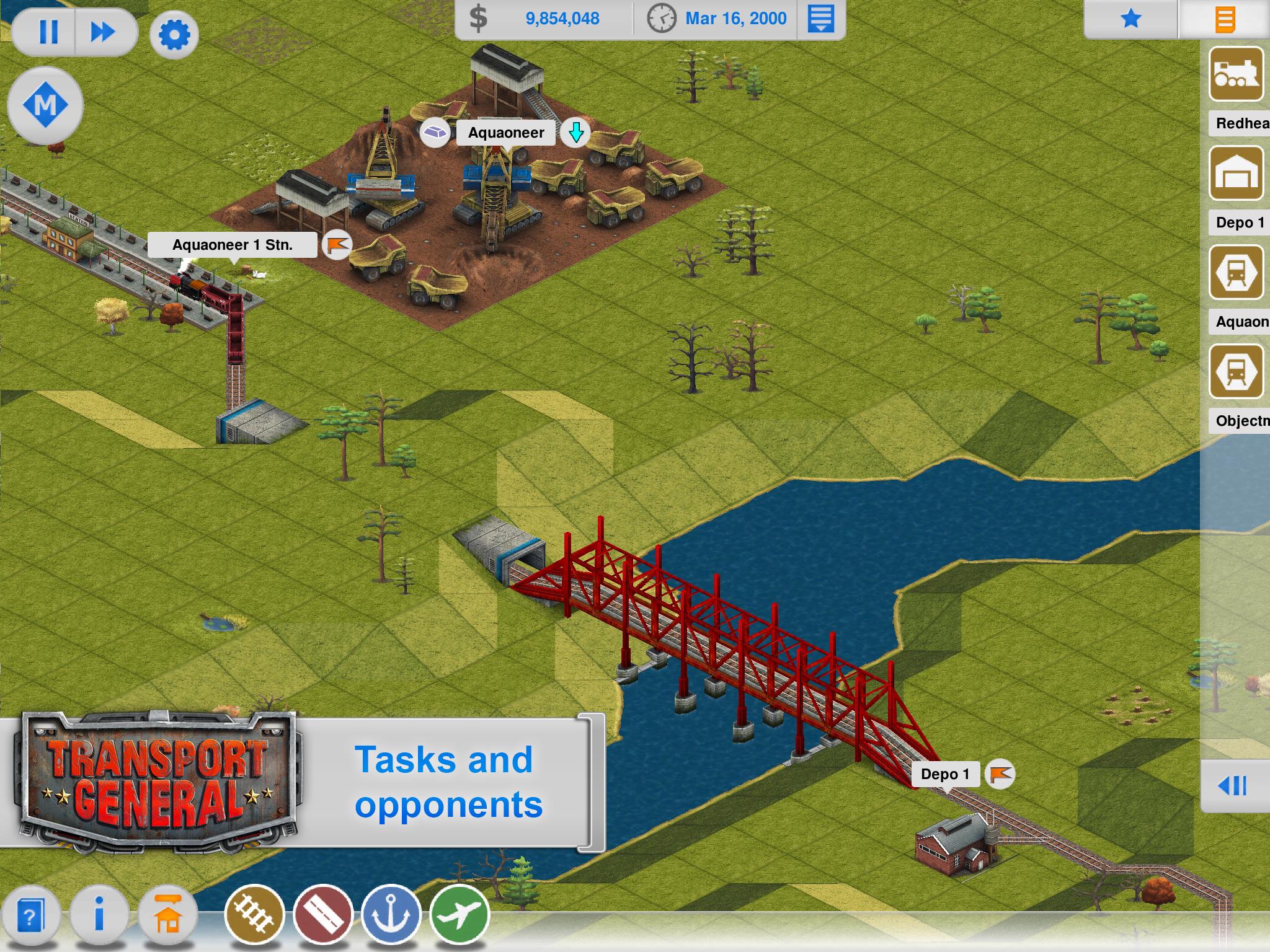The height and width of the screenshot is (952, 1270).
Task: Select the Depo 1 depot icon in the side list
Action: tap(1236, 174)
